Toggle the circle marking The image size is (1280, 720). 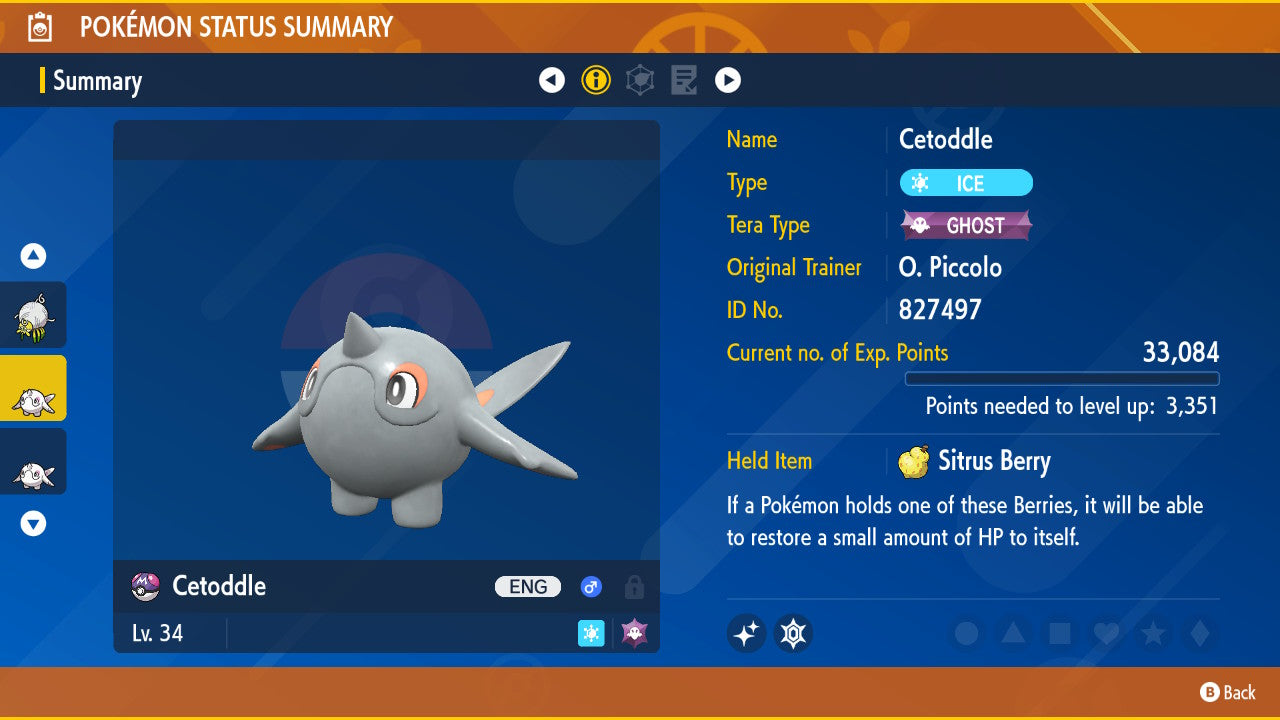pyautogui.click(x=966, y=633)
